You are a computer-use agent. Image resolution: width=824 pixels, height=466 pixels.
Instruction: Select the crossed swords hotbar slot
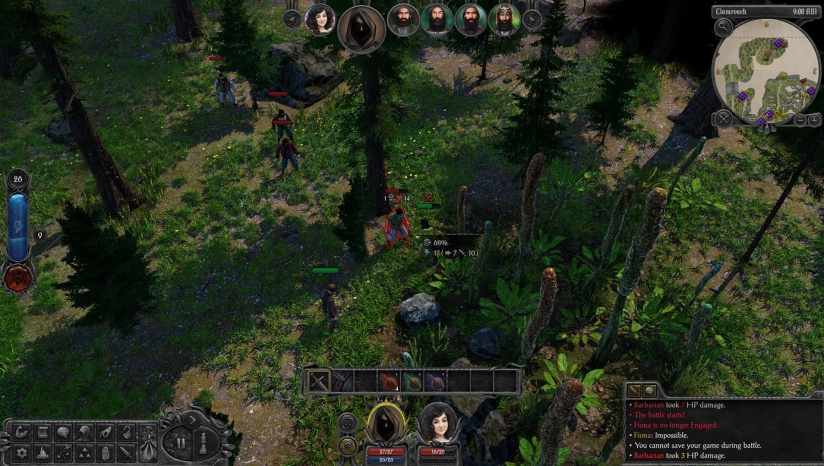point(320,381)
